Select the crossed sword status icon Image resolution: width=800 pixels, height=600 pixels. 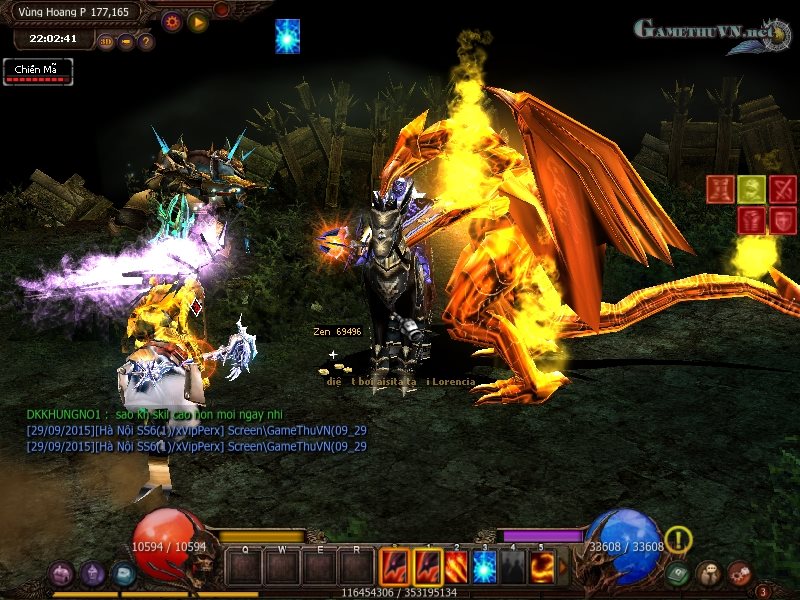pos(783,188)
